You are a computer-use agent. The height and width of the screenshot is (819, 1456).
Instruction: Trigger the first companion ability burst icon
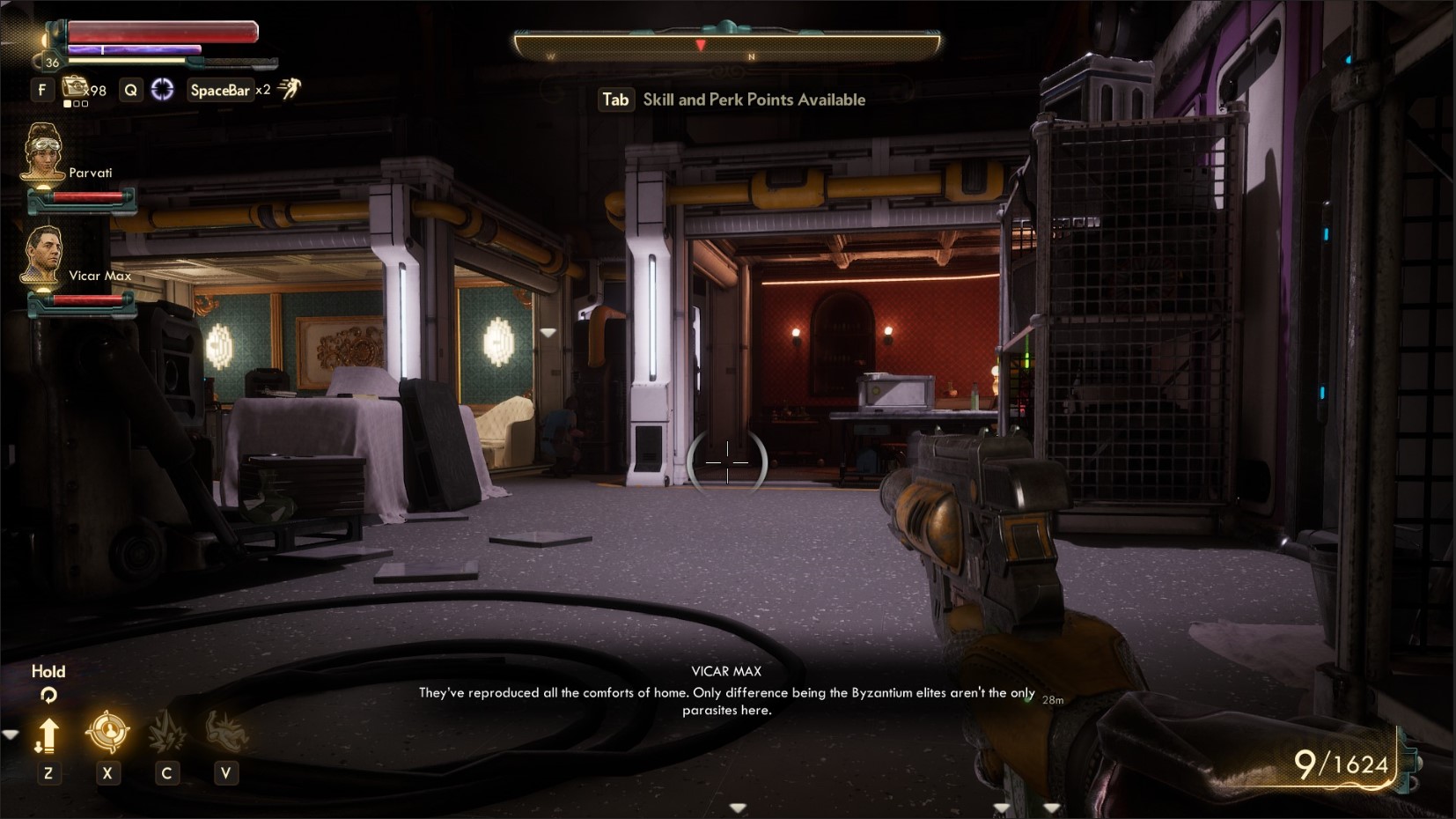[165, 732]
